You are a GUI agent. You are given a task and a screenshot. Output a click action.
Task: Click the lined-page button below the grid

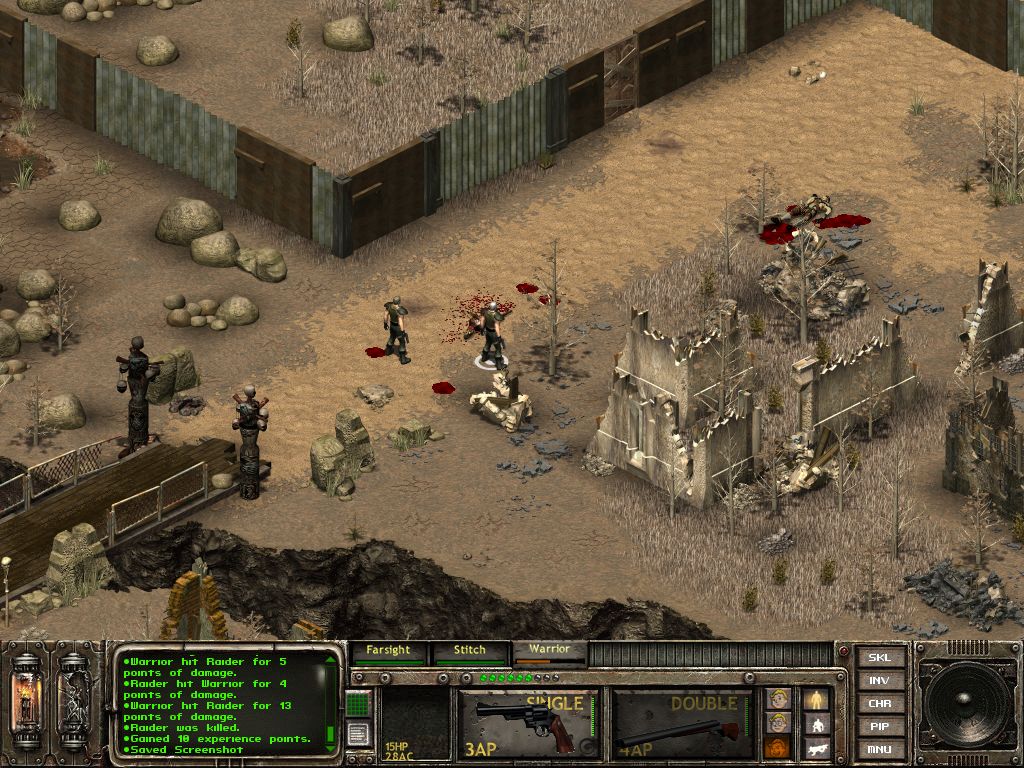[358, 733]
